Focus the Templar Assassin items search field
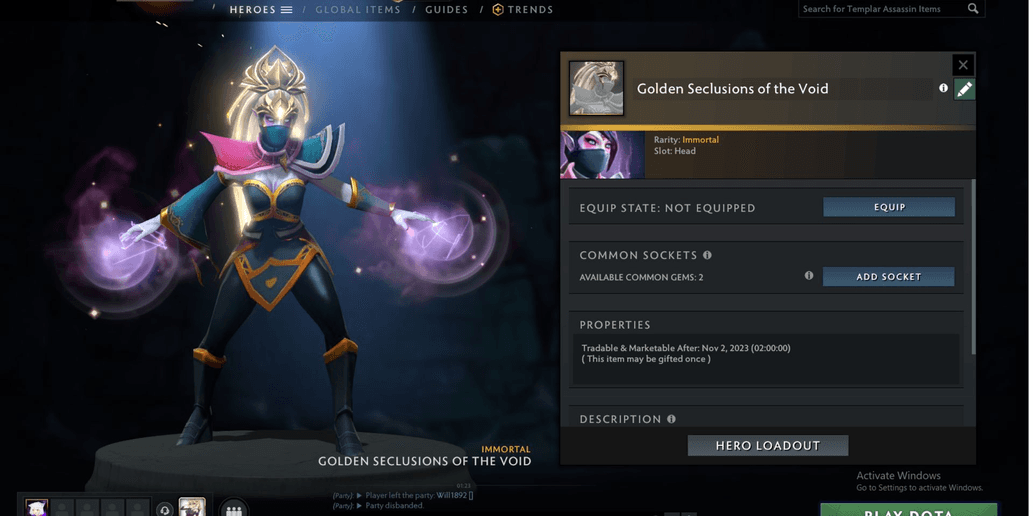1033x516 pixels. 880,9
